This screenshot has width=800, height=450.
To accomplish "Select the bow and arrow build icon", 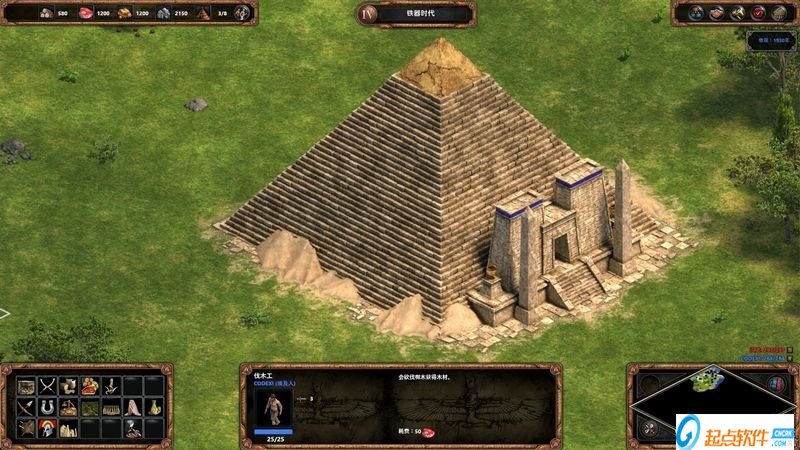I will point(25,407).
